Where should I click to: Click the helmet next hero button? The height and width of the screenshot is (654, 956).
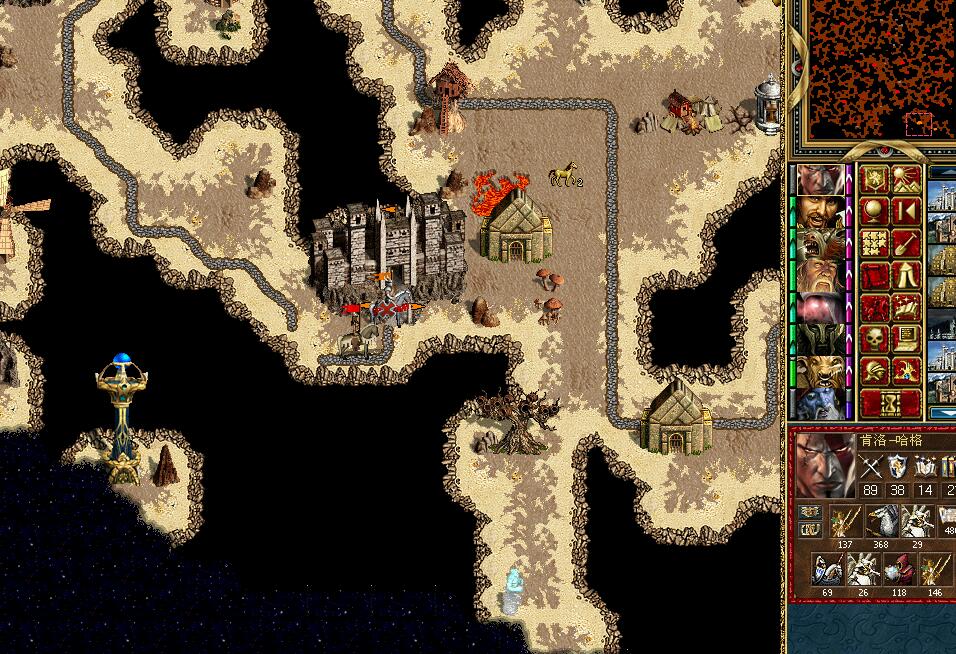[874, 371]
